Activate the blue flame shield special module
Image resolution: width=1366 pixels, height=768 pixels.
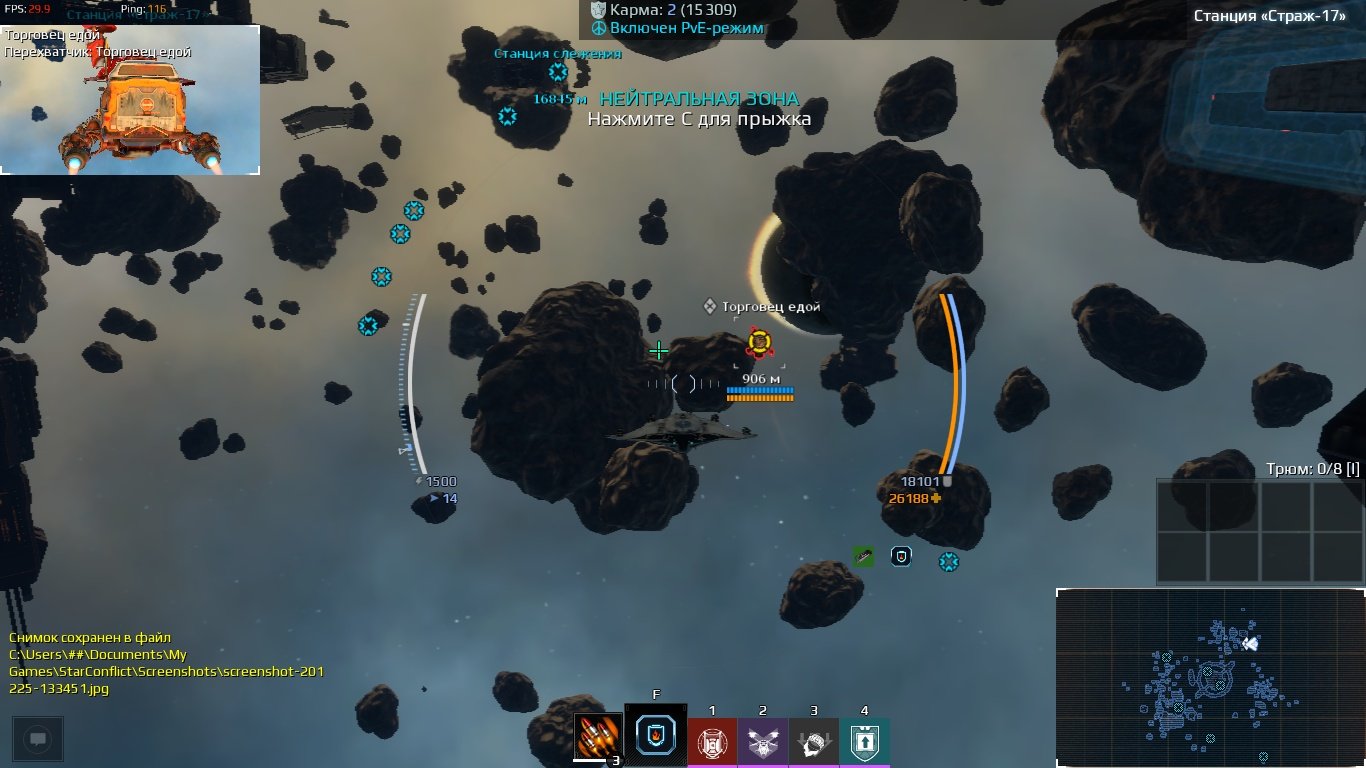[656, 737]
